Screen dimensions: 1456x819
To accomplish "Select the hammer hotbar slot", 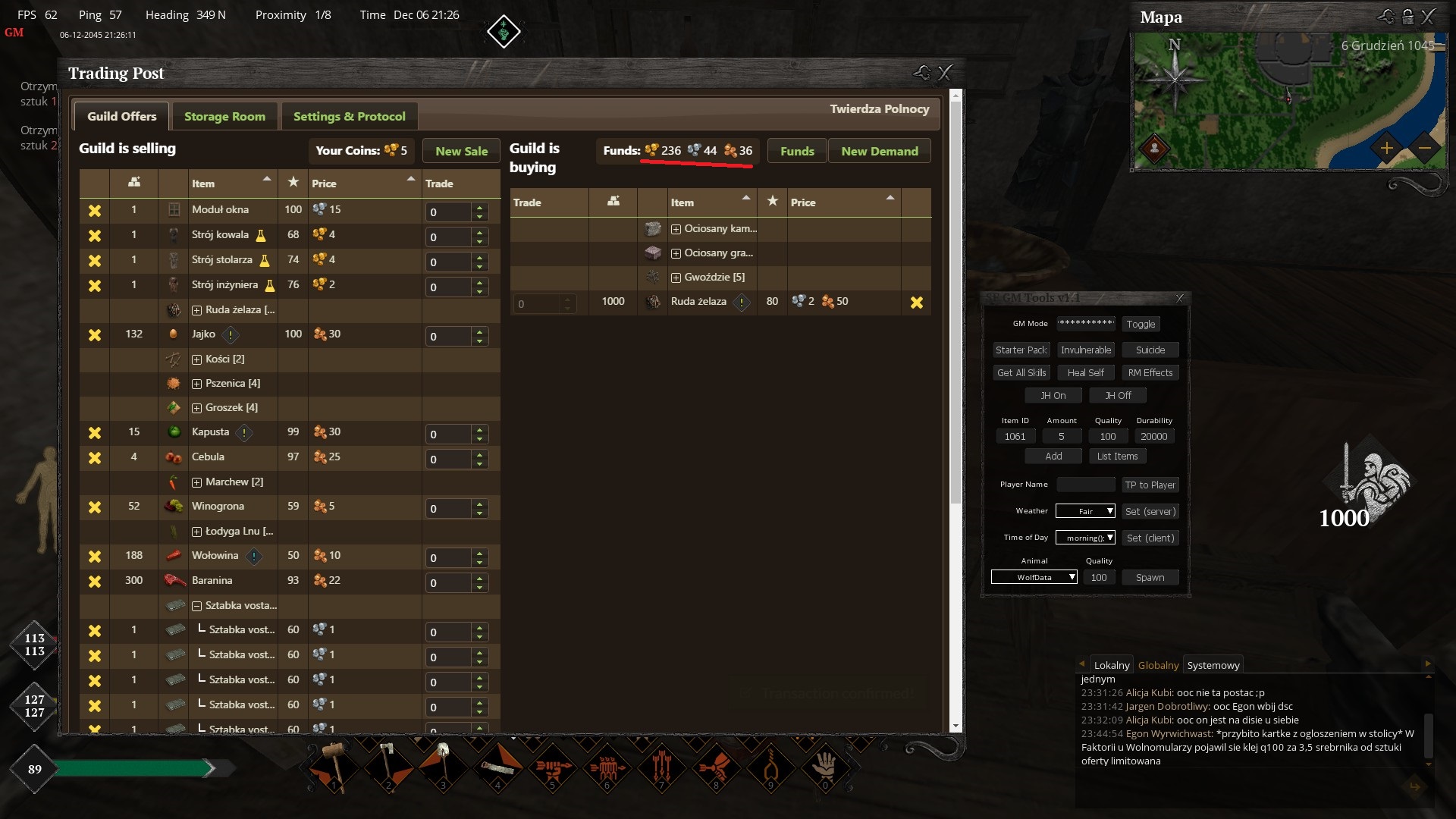I will (x=334, y=767).
